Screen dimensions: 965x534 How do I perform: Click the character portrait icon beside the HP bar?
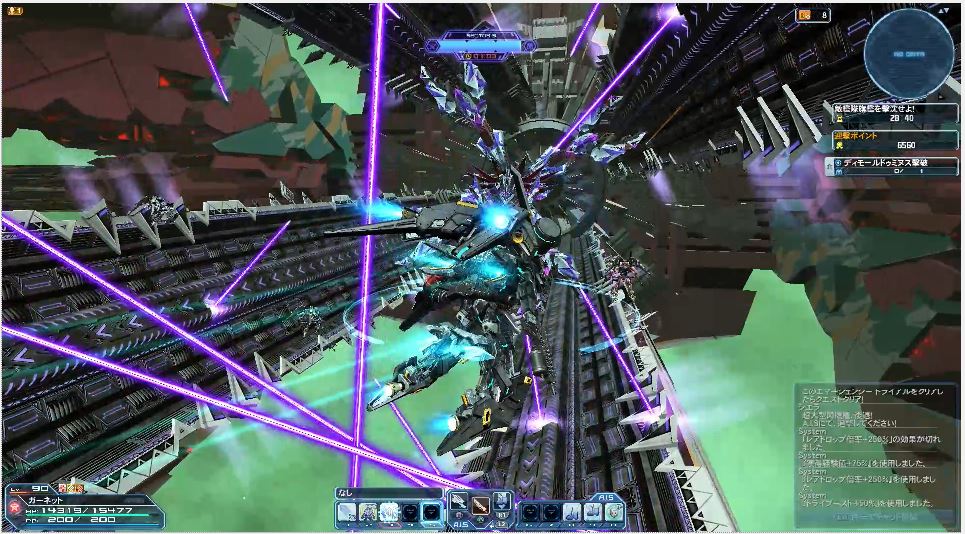[14, 509]
